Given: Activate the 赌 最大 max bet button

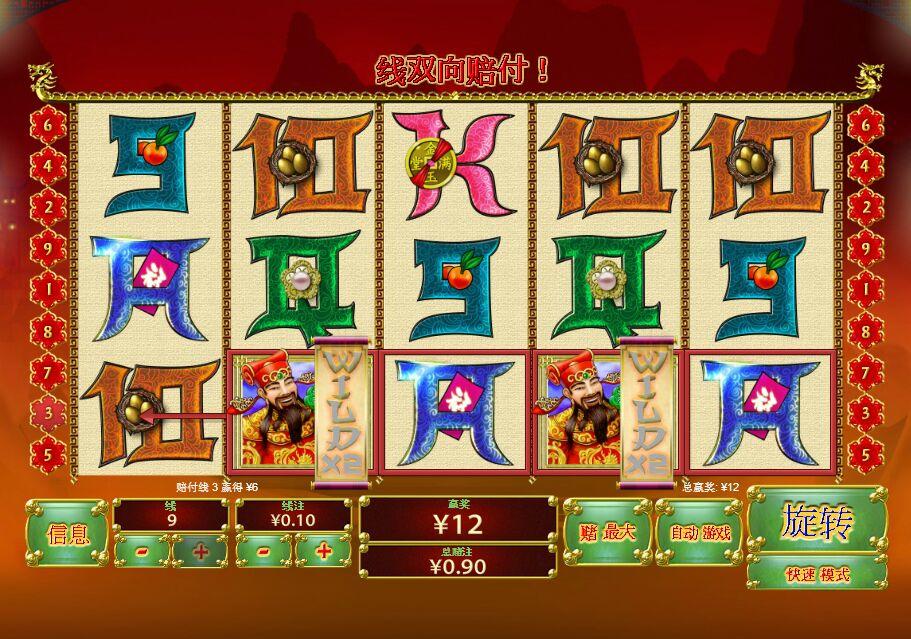Looking at the screenshot, I should 606,532.
